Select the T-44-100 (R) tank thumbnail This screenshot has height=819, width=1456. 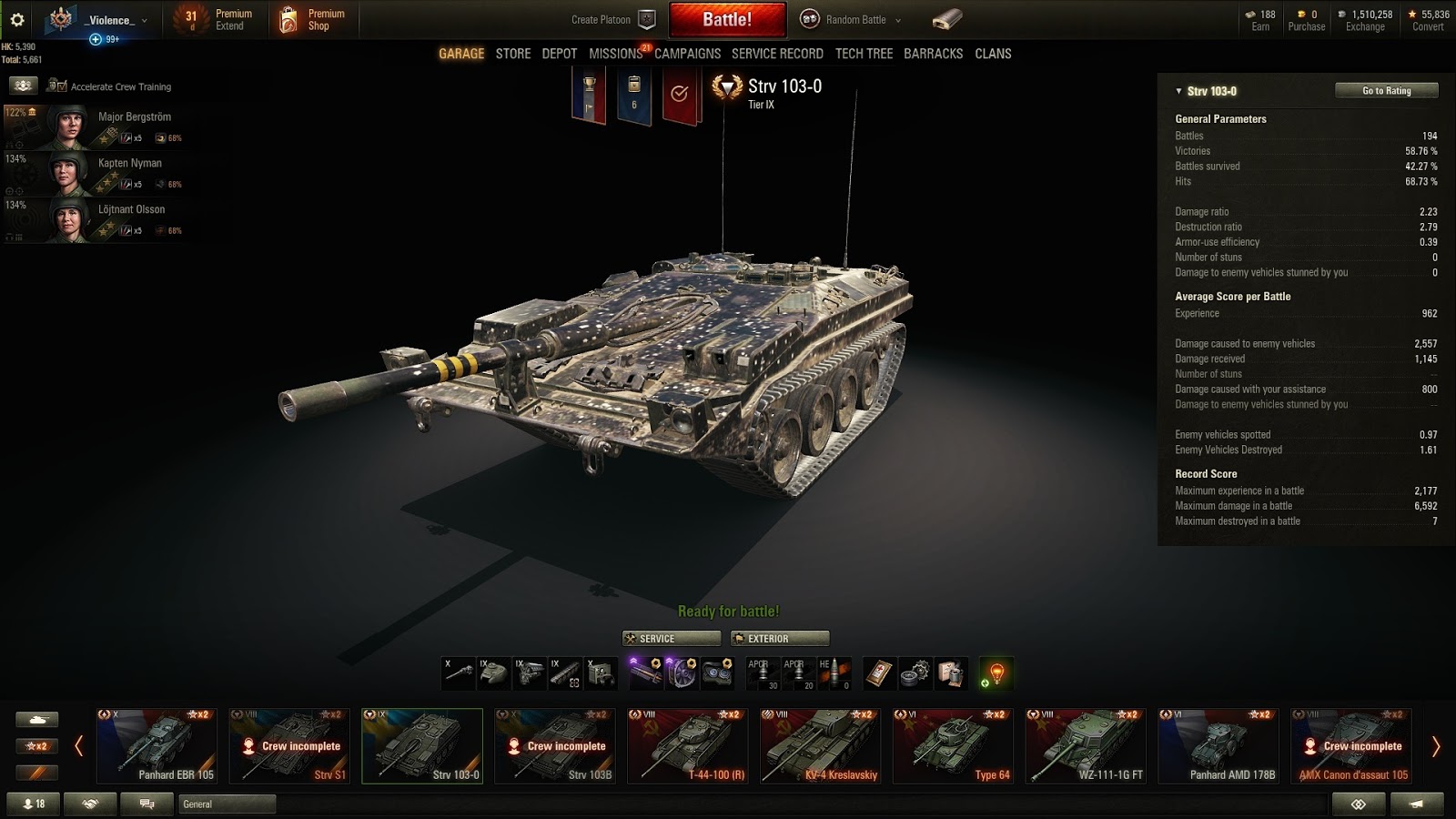click(x=687, y=744)
